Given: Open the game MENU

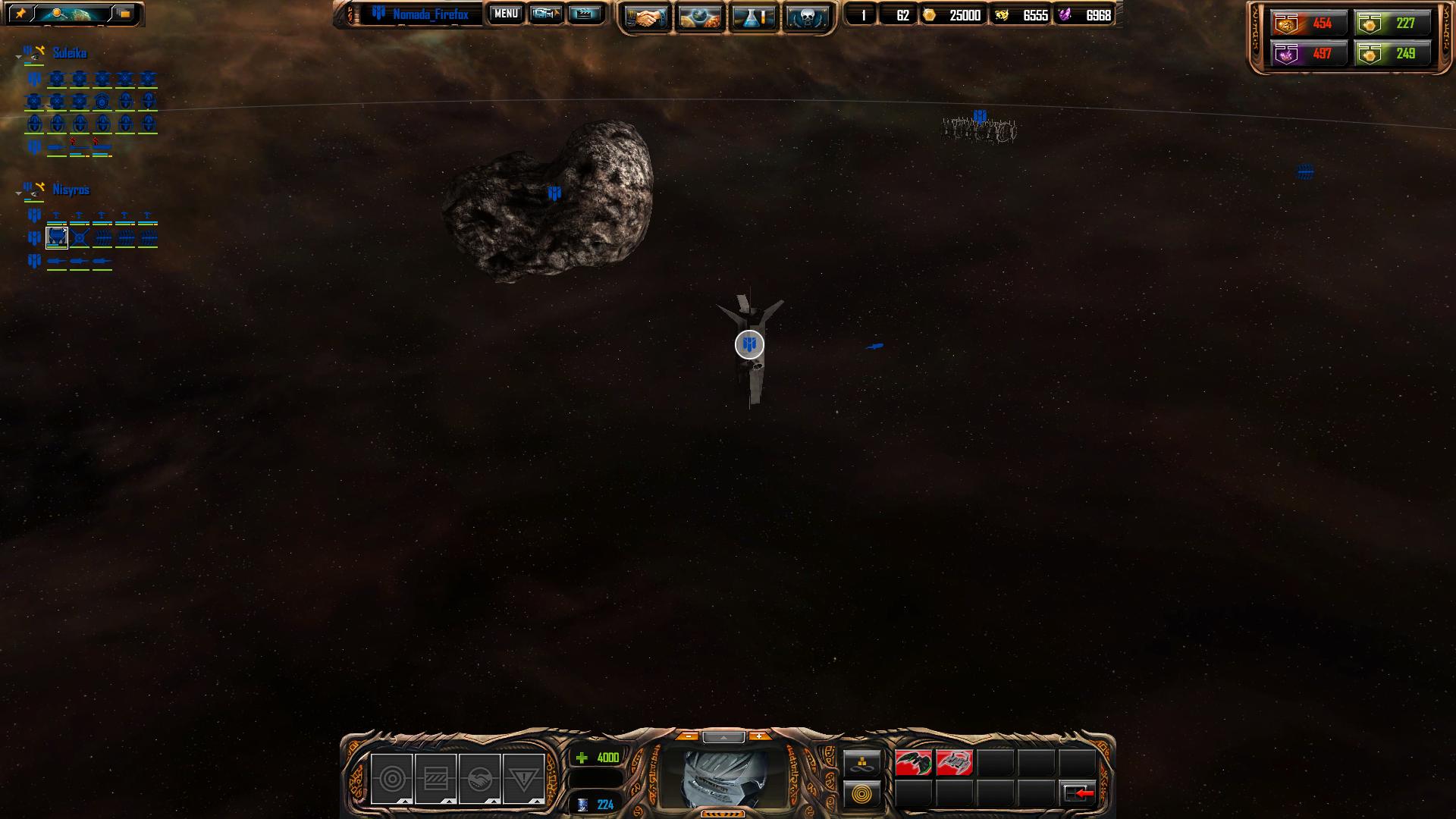Looking at the screenshot, I should pyautogui.click(x=506, y=14).
